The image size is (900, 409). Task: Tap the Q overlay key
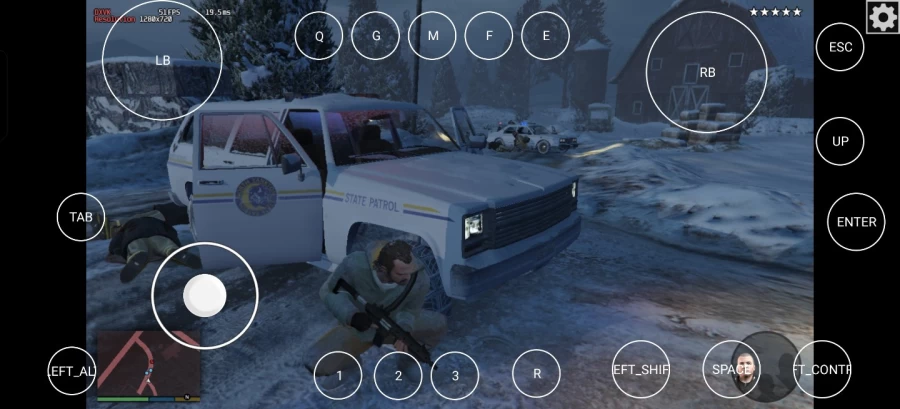pyautogui.click(x=319, y=36)
